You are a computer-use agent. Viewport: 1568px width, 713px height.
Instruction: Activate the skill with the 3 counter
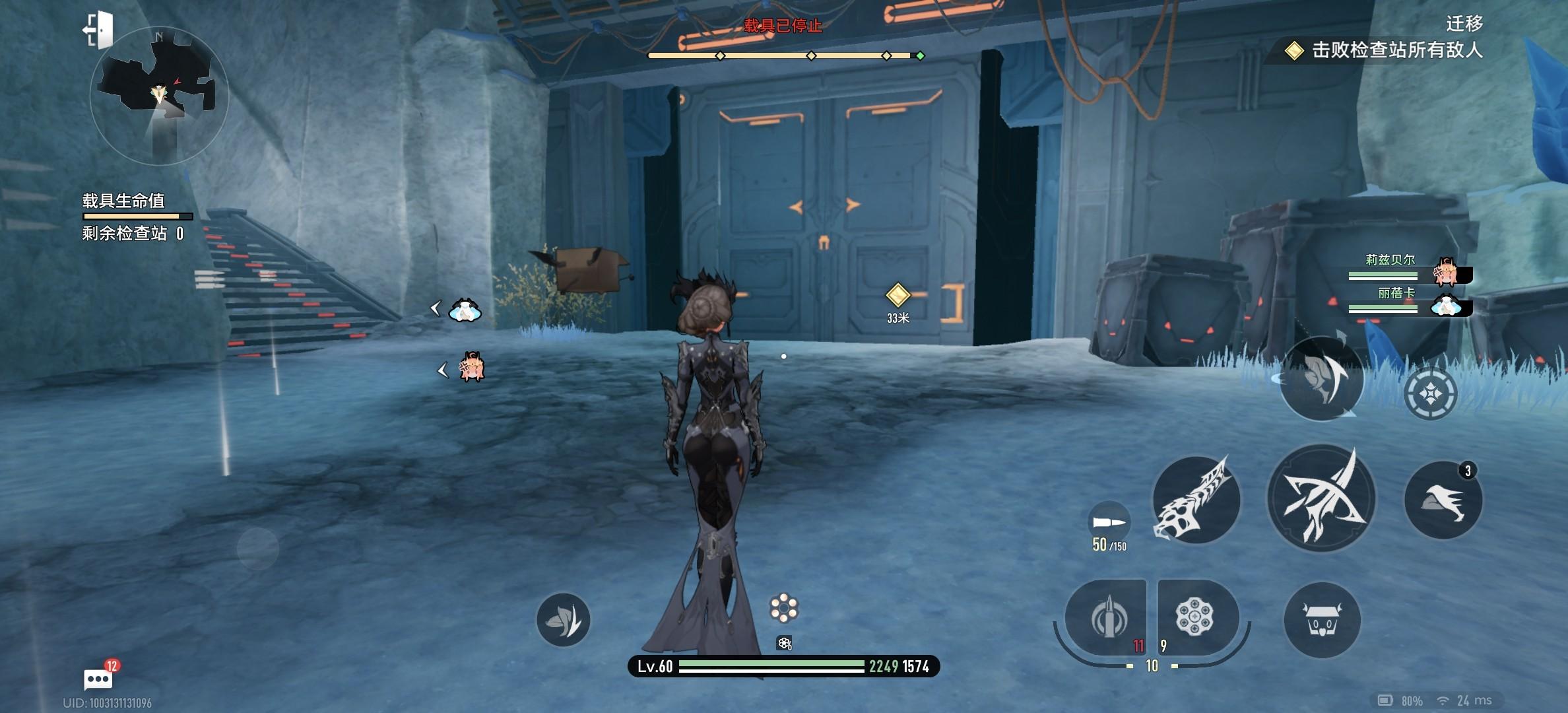click(x=1443, y=500)
